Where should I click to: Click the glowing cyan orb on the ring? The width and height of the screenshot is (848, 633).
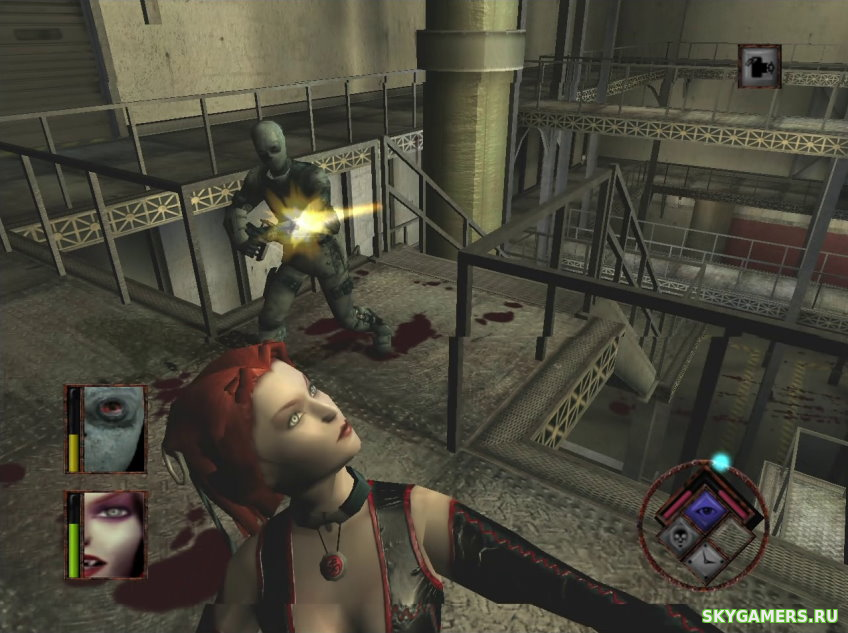click(x=720, y=462)
